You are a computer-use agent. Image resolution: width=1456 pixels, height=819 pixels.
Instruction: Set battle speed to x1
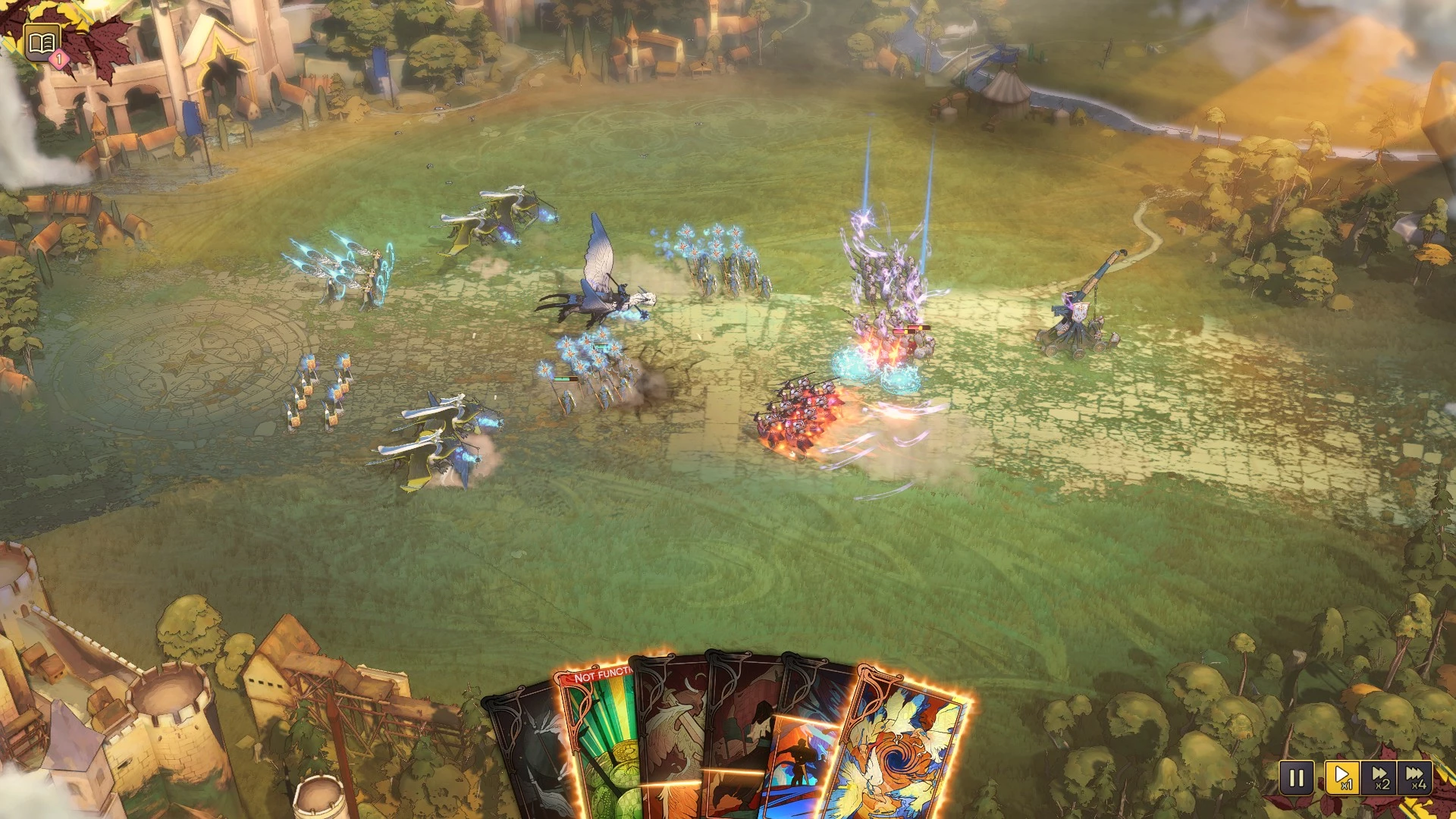click(x=1341, y=778)
